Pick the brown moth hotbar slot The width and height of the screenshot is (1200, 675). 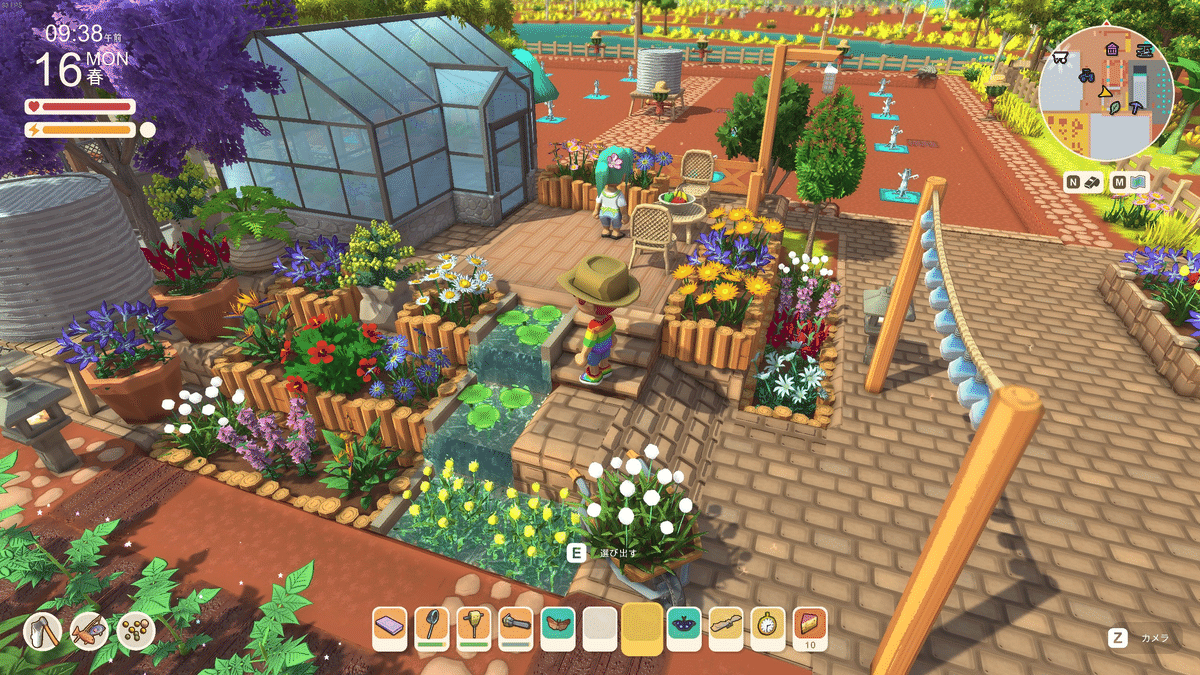[x=558, y=626]
